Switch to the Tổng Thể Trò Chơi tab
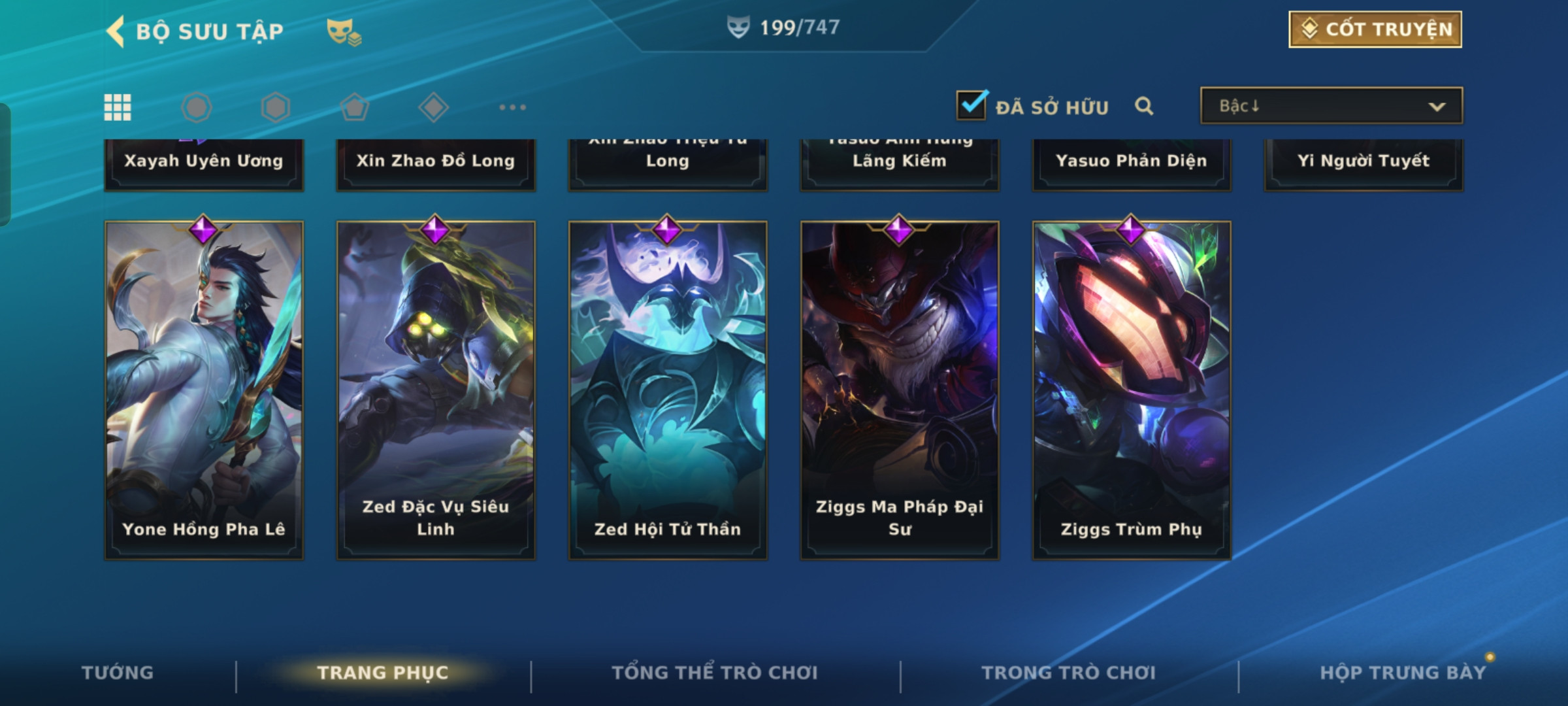This screenshot has height=706, width=1568. point(715,673)
